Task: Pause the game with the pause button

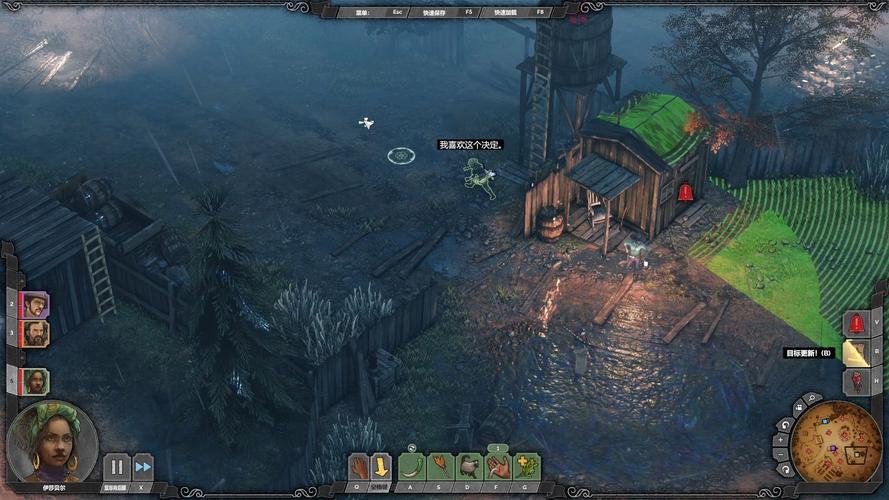Action: click(117, 467)
